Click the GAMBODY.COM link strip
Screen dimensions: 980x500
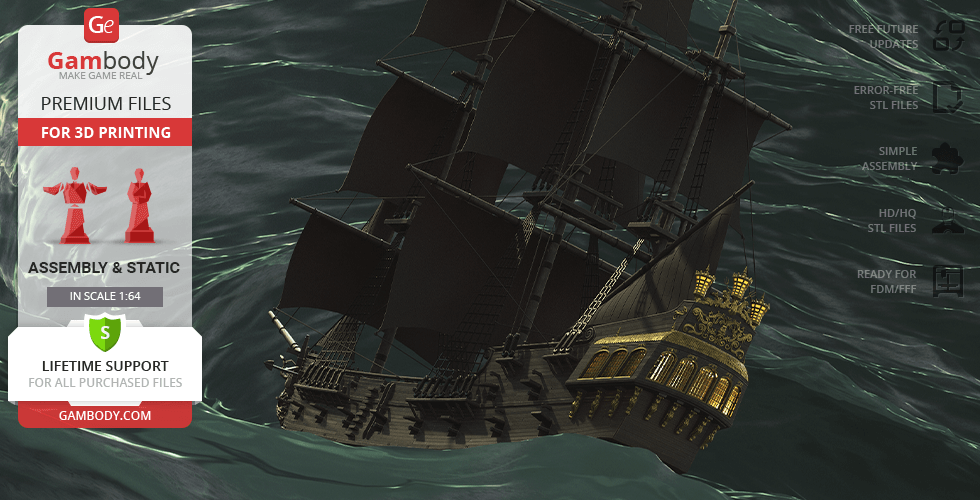[x=104, y=413]
